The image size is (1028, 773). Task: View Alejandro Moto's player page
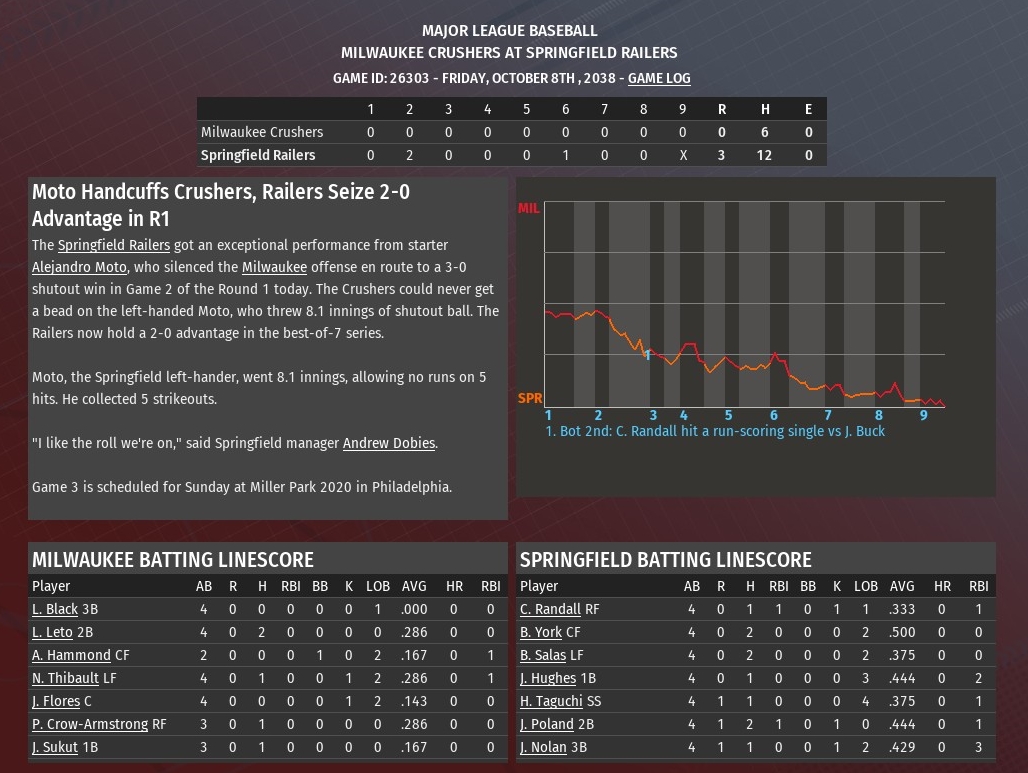coord(79,267)
